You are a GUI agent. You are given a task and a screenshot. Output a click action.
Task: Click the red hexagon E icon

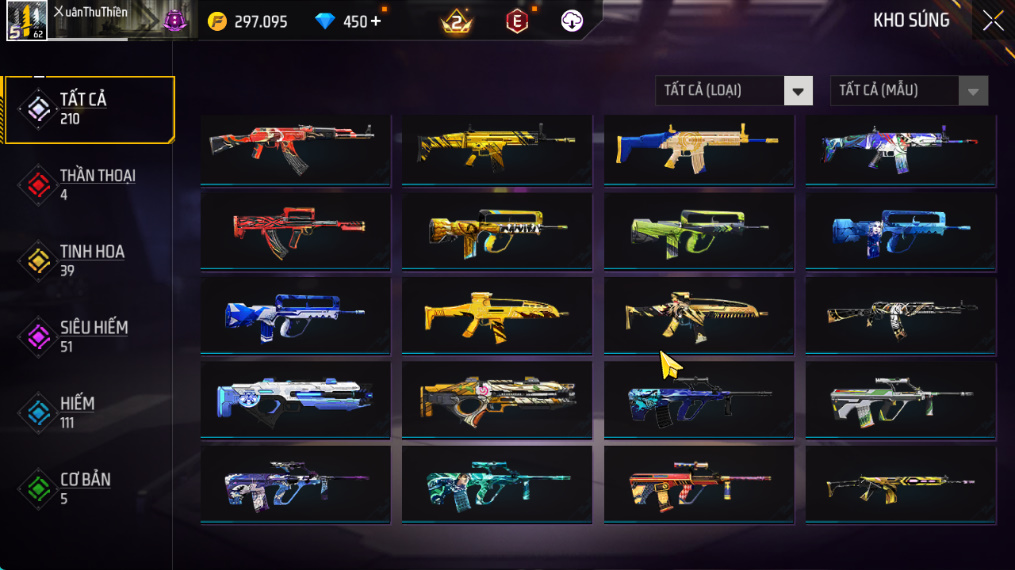(516, 21)
